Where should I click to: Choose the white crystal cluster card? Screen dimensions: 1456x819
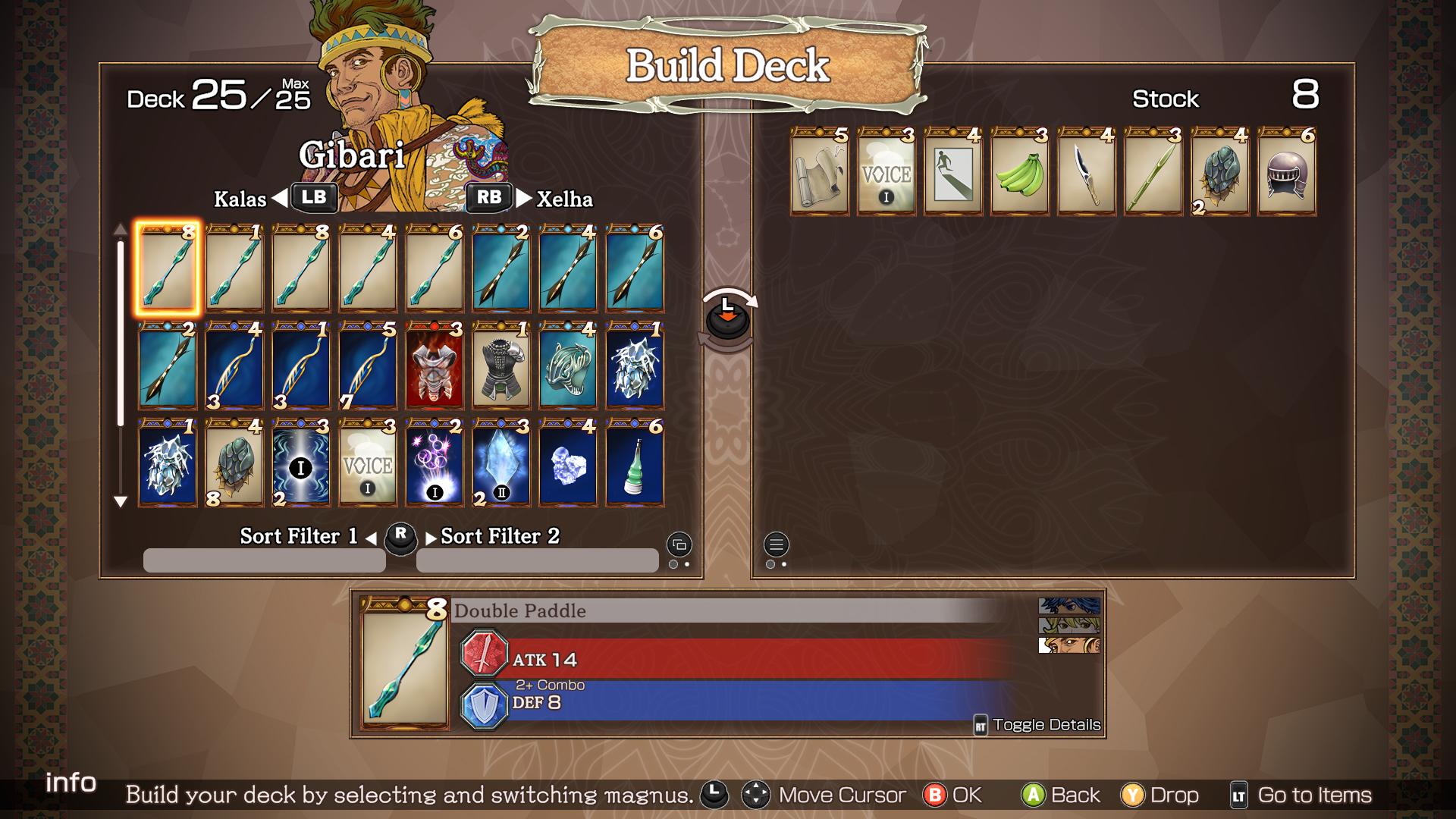pos(568,463)
